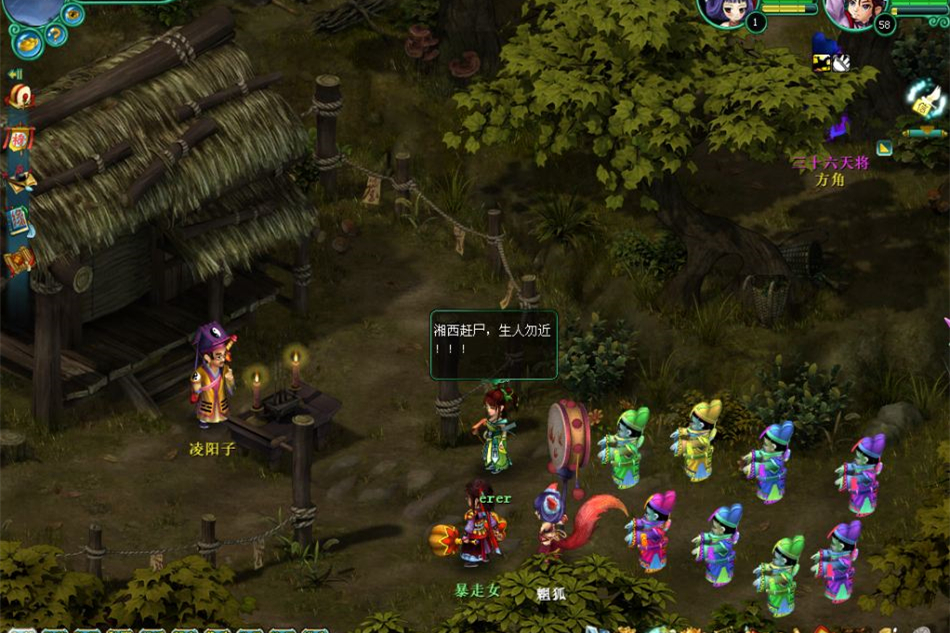Open the red drum icon in sidebar
Viewport: 950px width, 633px height.
[x=19, y=96]
